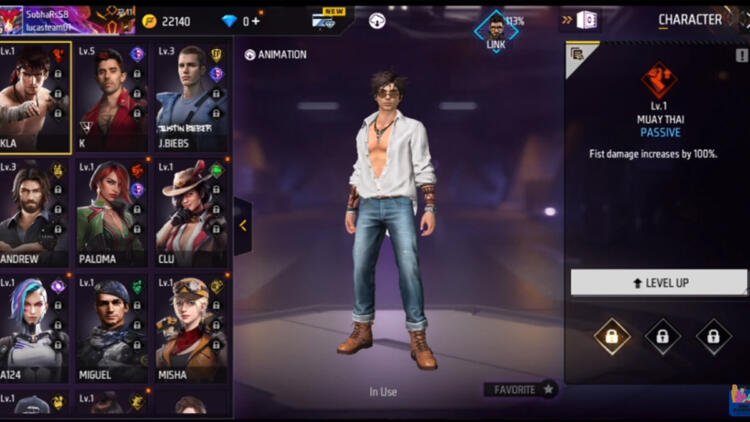Mark the character as Favorite
The image size is (750, 422).
[x=520, y=389]
